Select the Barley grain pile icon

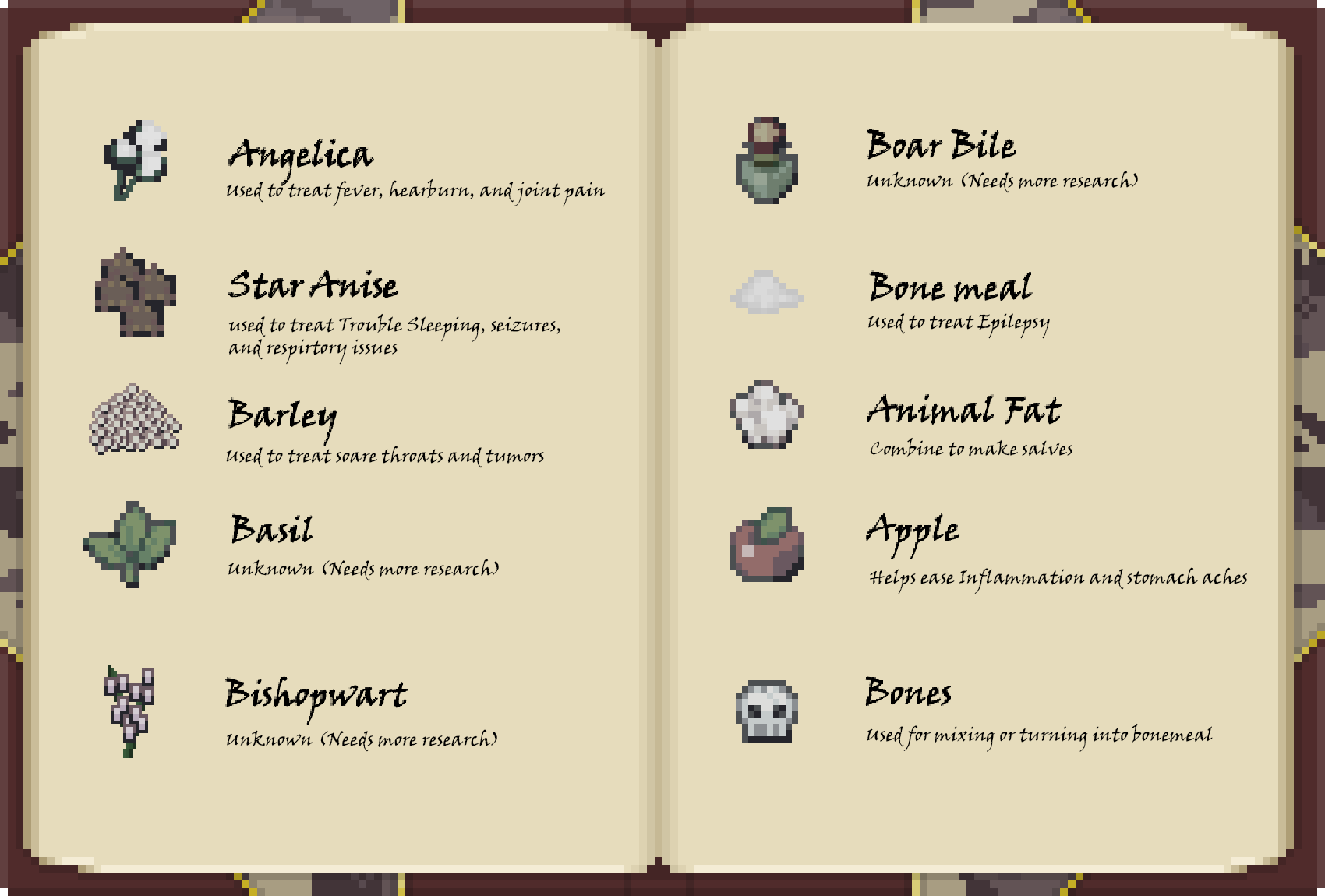coord(136,419)
